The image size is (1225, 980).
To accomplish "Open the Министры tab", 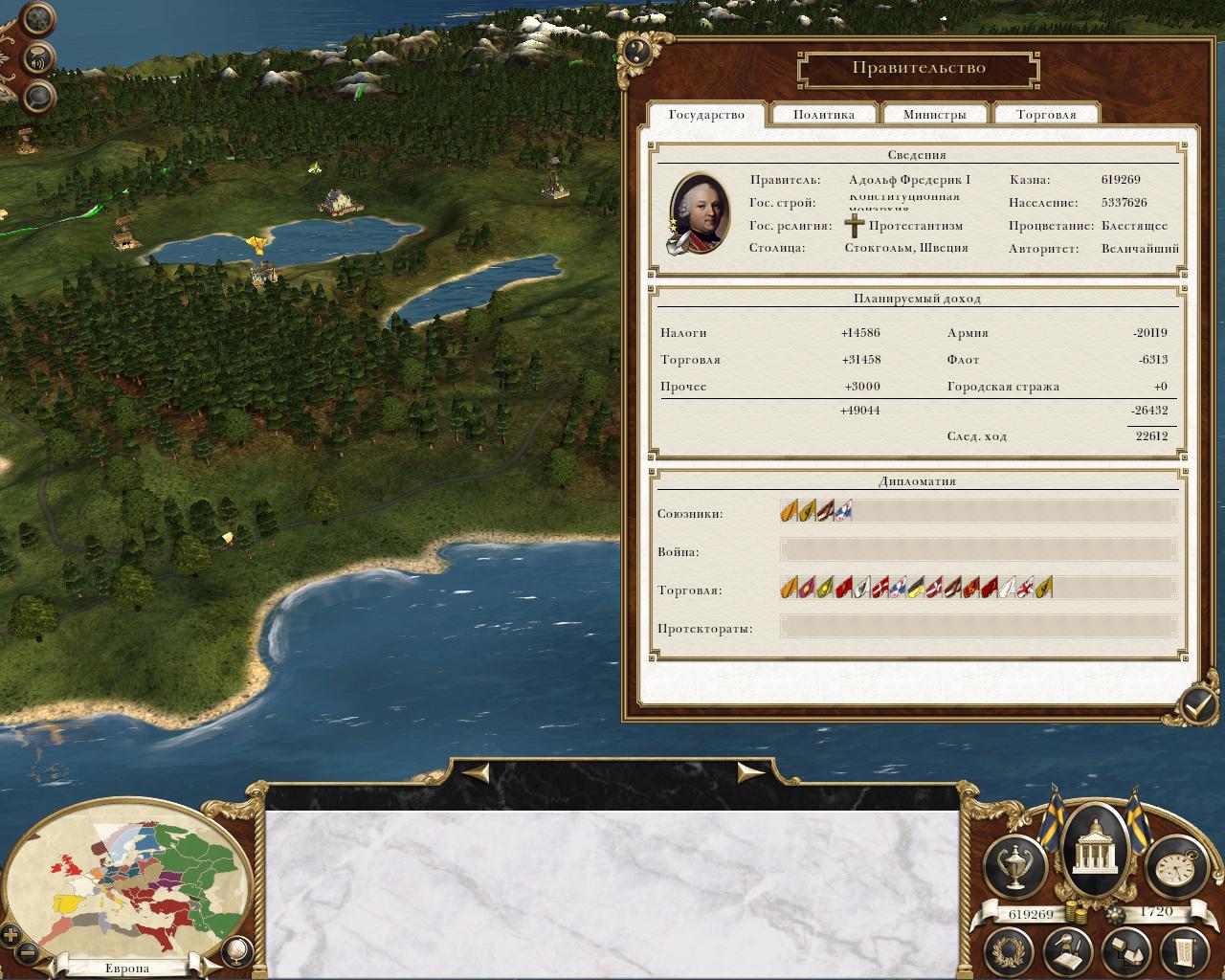I will tap(935, 115).
